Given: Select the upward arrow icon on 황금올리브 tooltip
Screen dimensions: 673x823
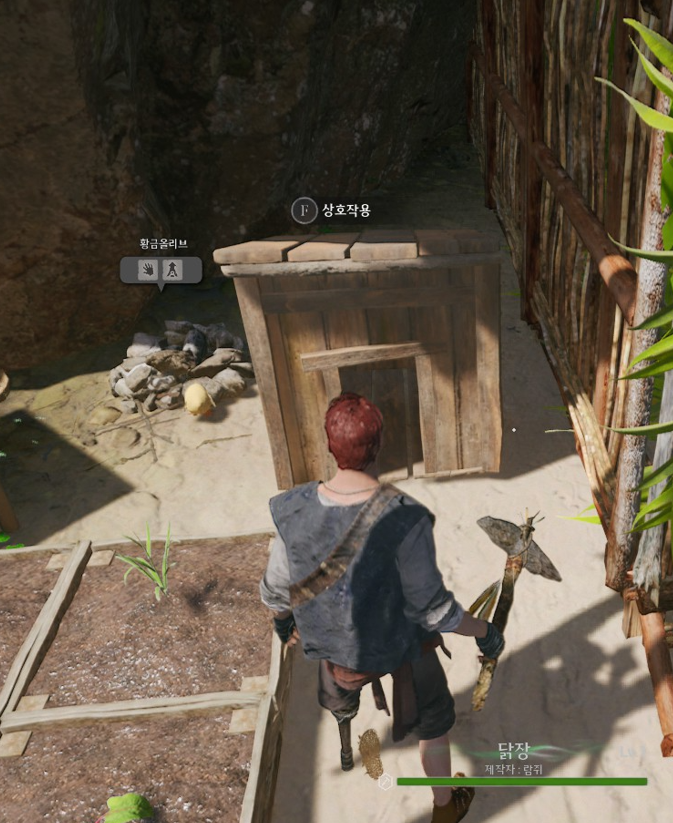Looking at the screenshot, I should (173, 270).
